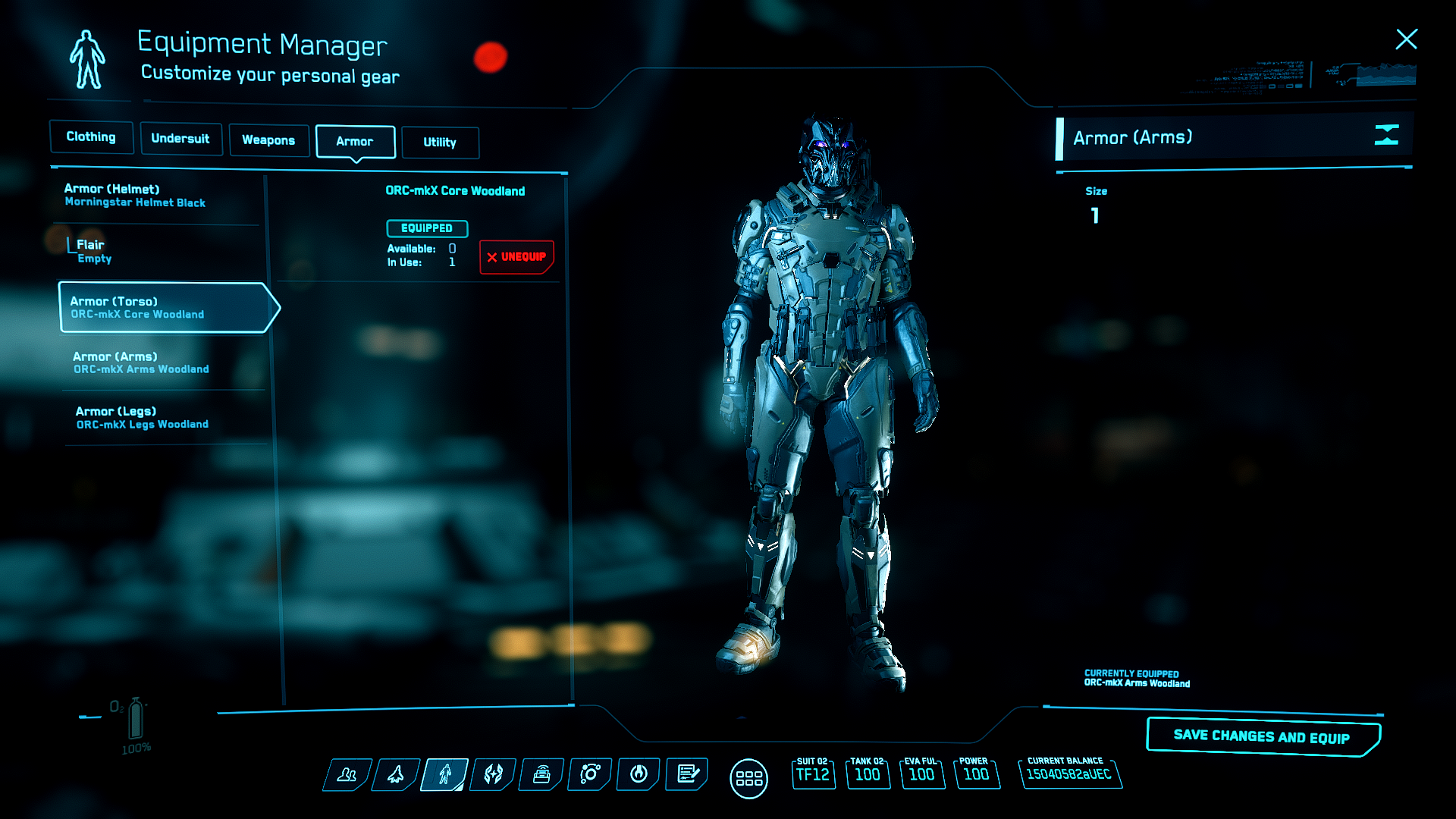Choose the Armor (Arms) slot
This screenshot has width=1456, height=819.
tap(141, 362)
